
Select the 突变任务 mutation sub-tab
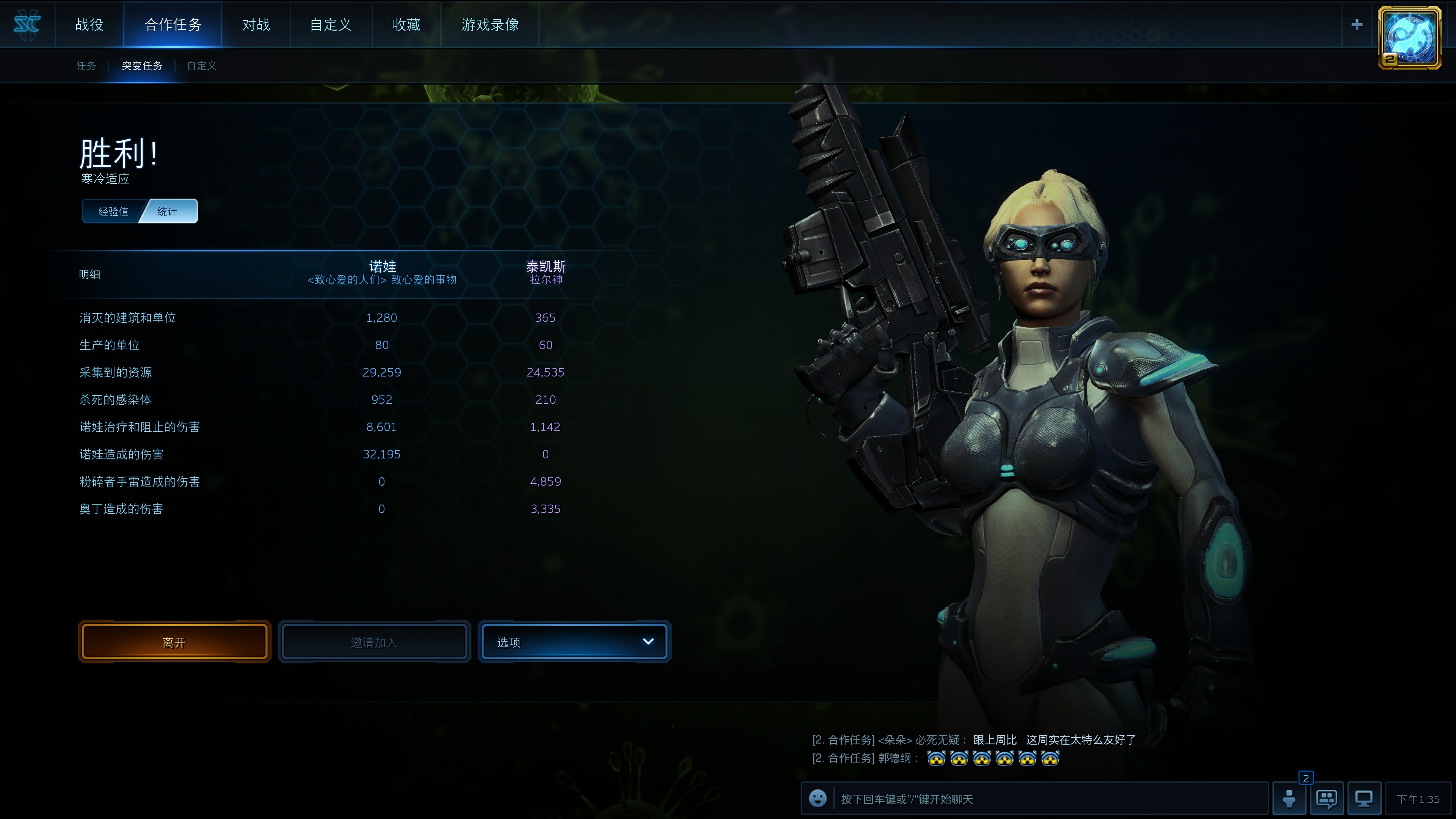click(x=142, y=66)
